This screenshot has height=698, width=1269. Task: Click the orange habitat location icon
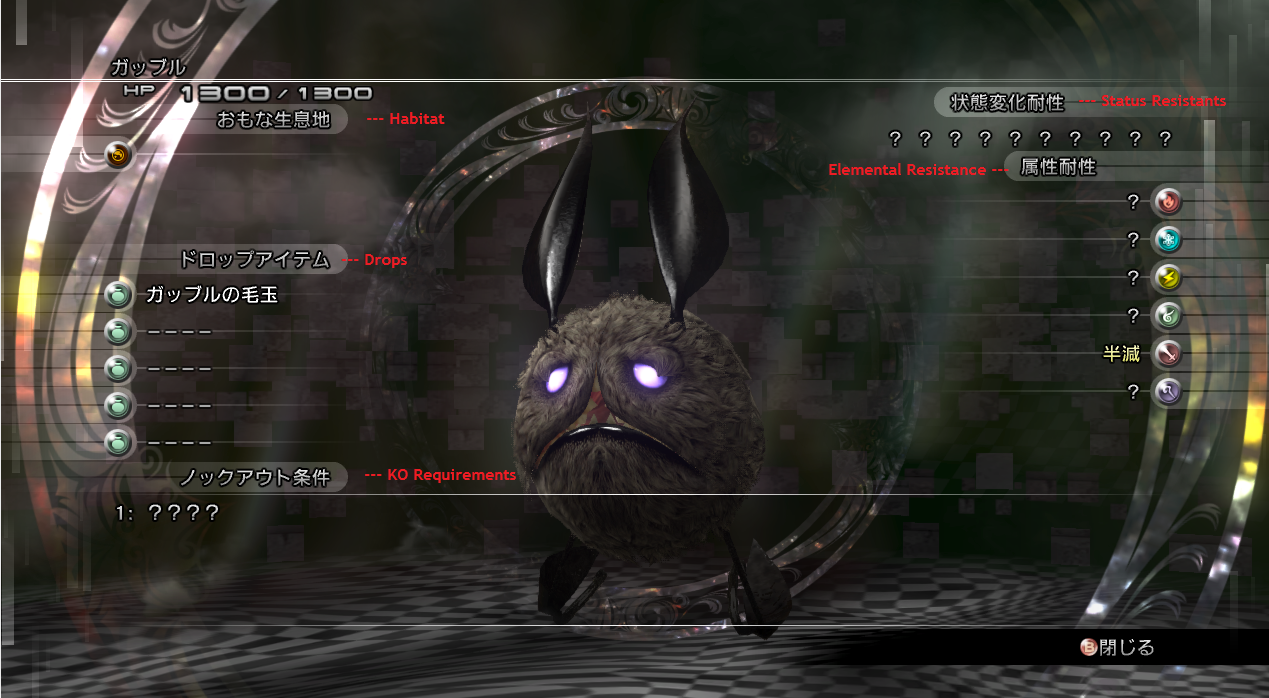click(119, 155)
